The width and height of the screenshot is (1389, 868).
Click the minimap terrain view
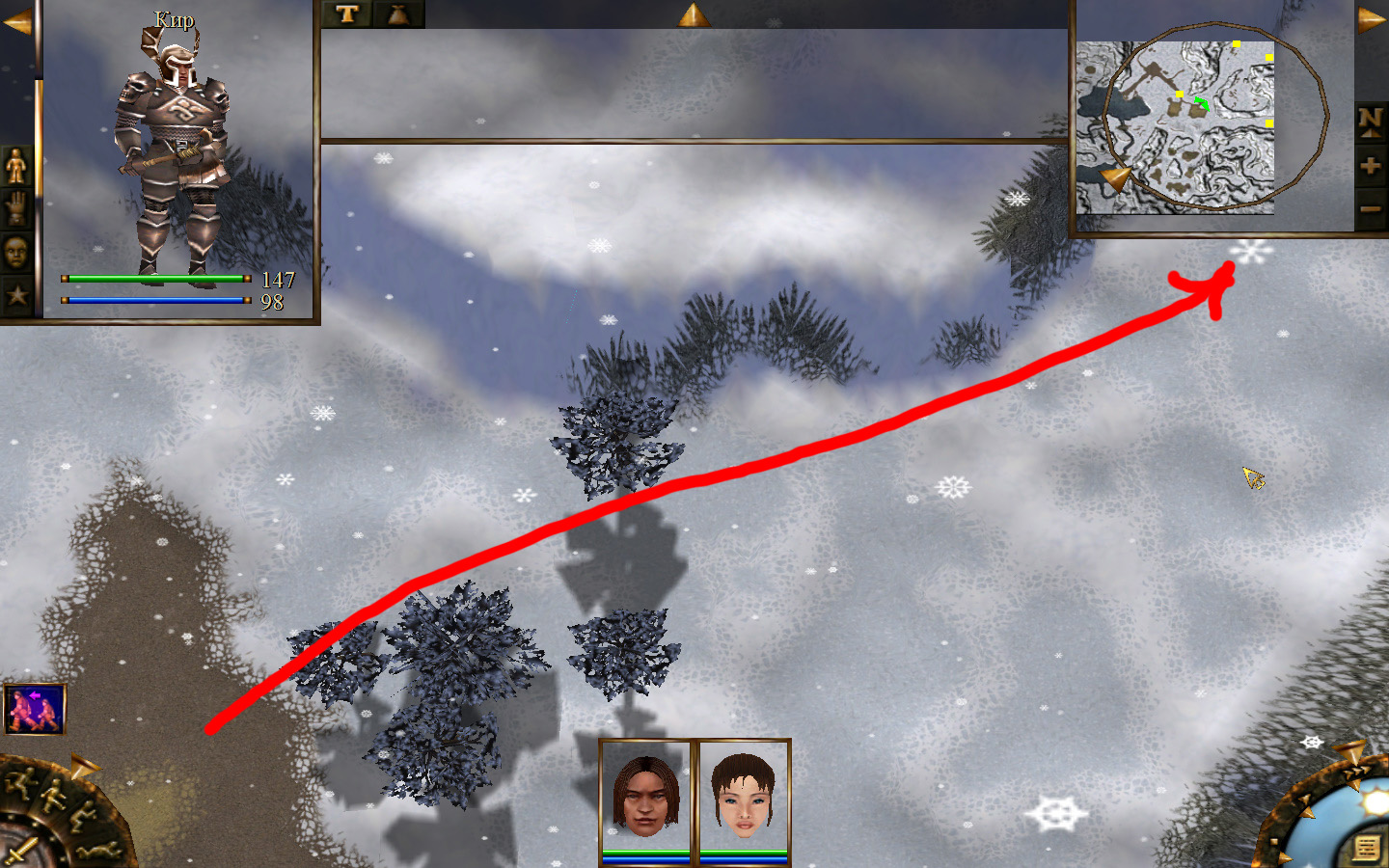click(1175, 127)
